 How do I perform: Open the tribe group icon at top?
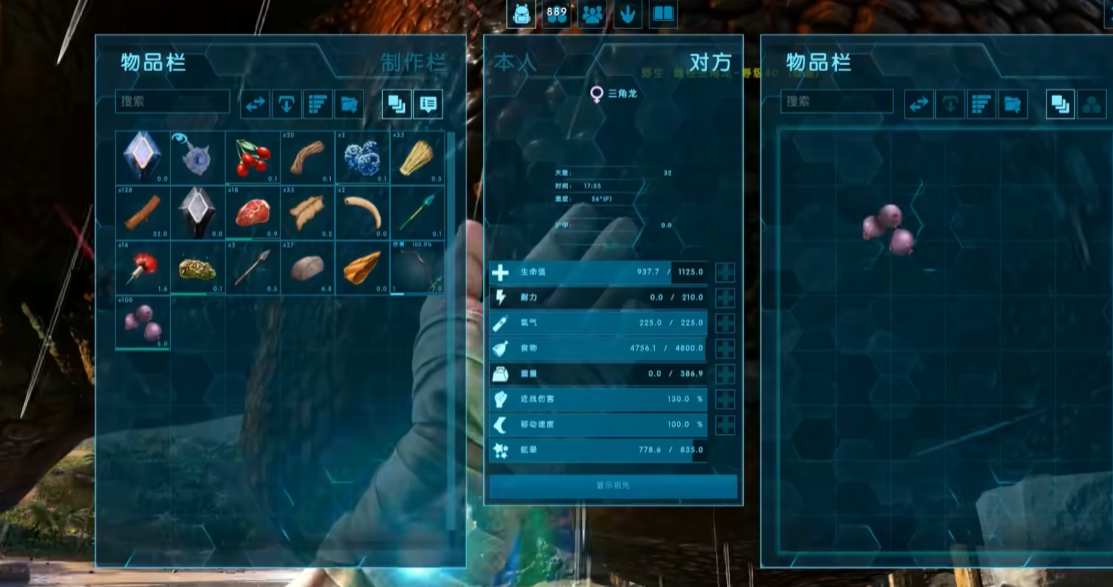pos(592,14)
